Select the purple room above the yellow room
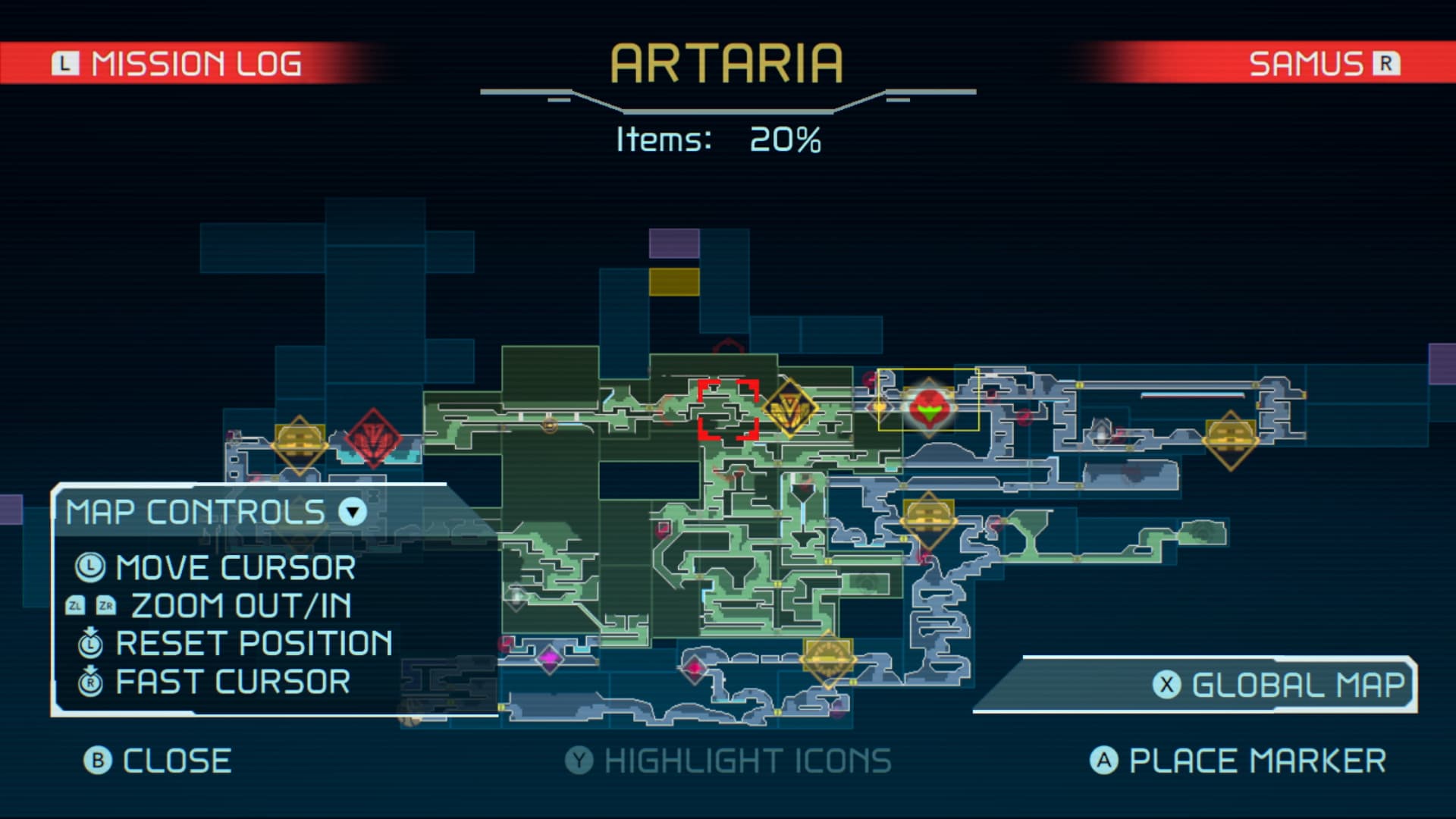 pos(674,243)
